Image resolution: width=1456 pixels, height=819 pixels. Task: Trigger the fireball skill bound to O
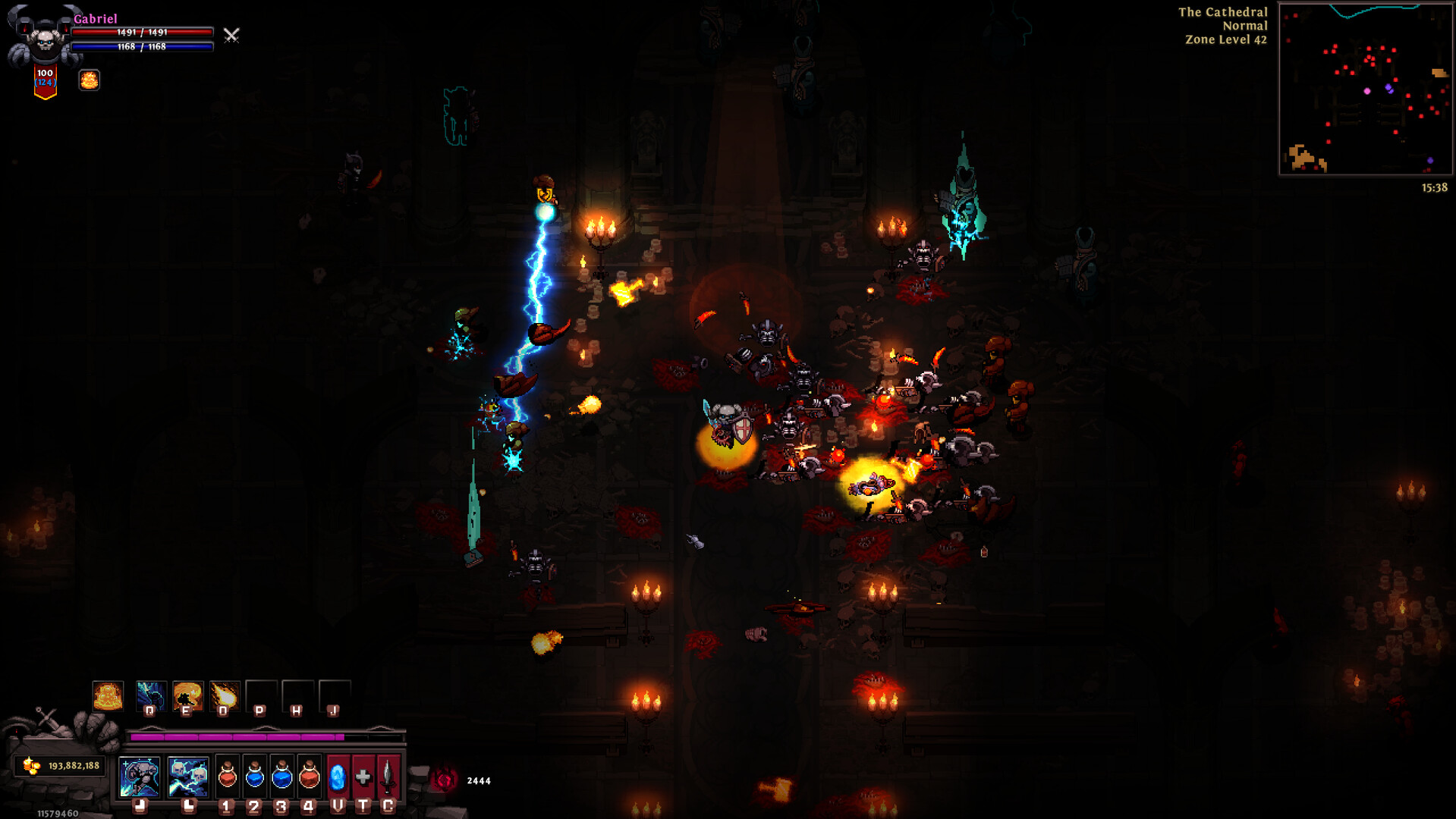(x=224, y=694)
